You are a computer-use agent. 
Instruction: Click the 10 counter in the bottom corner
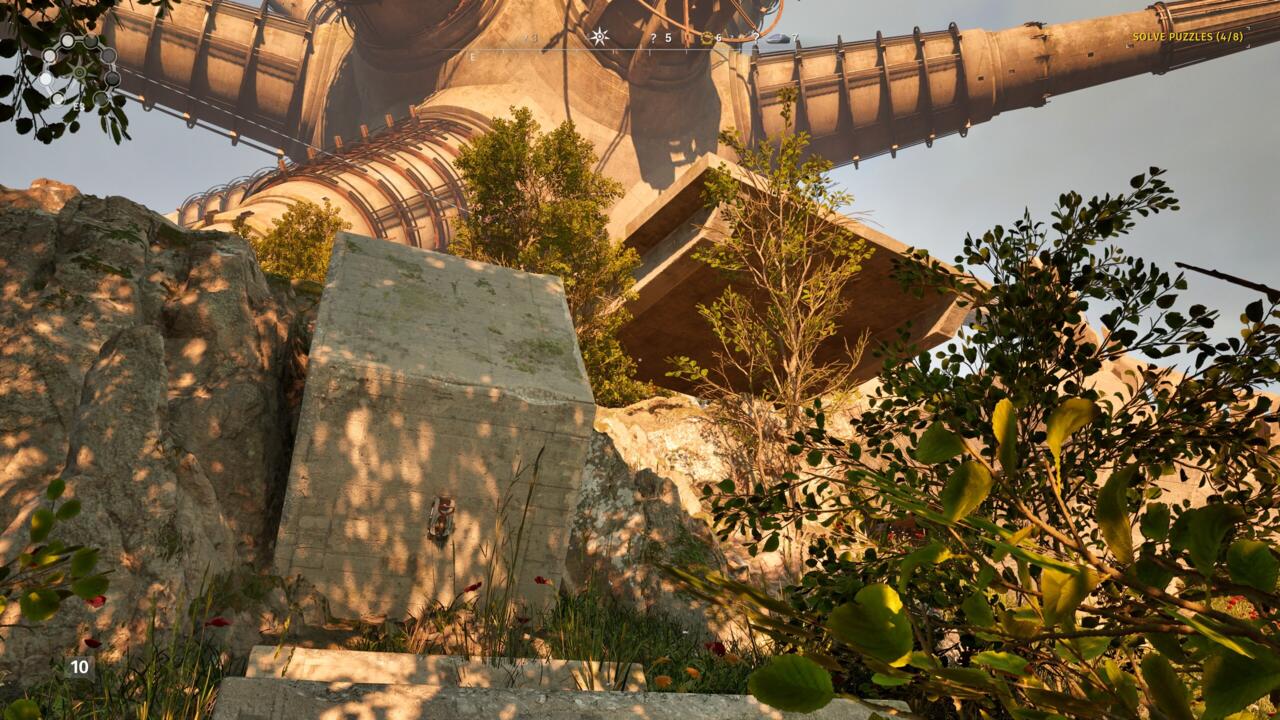[78, 665]
